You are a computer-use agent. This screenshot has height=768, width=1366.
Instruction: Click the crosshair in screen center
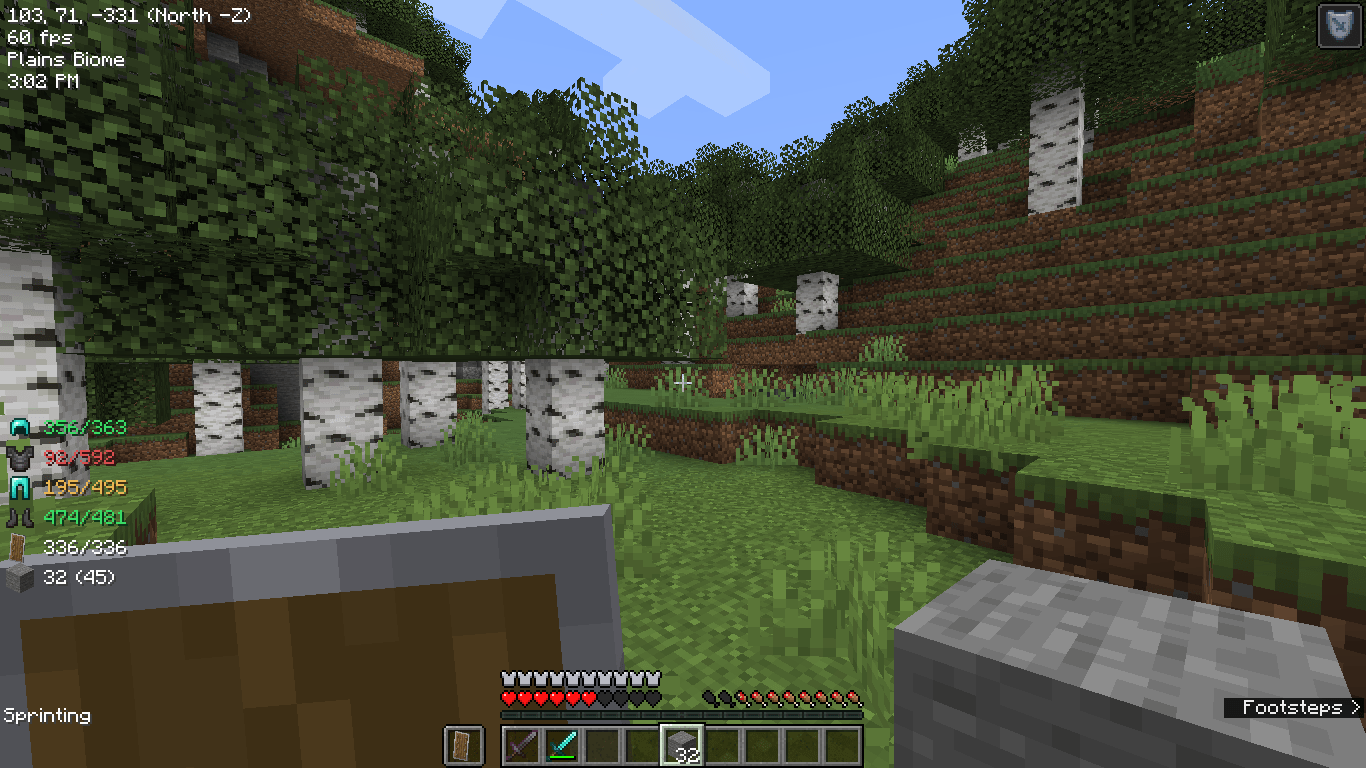coord(683,384)
